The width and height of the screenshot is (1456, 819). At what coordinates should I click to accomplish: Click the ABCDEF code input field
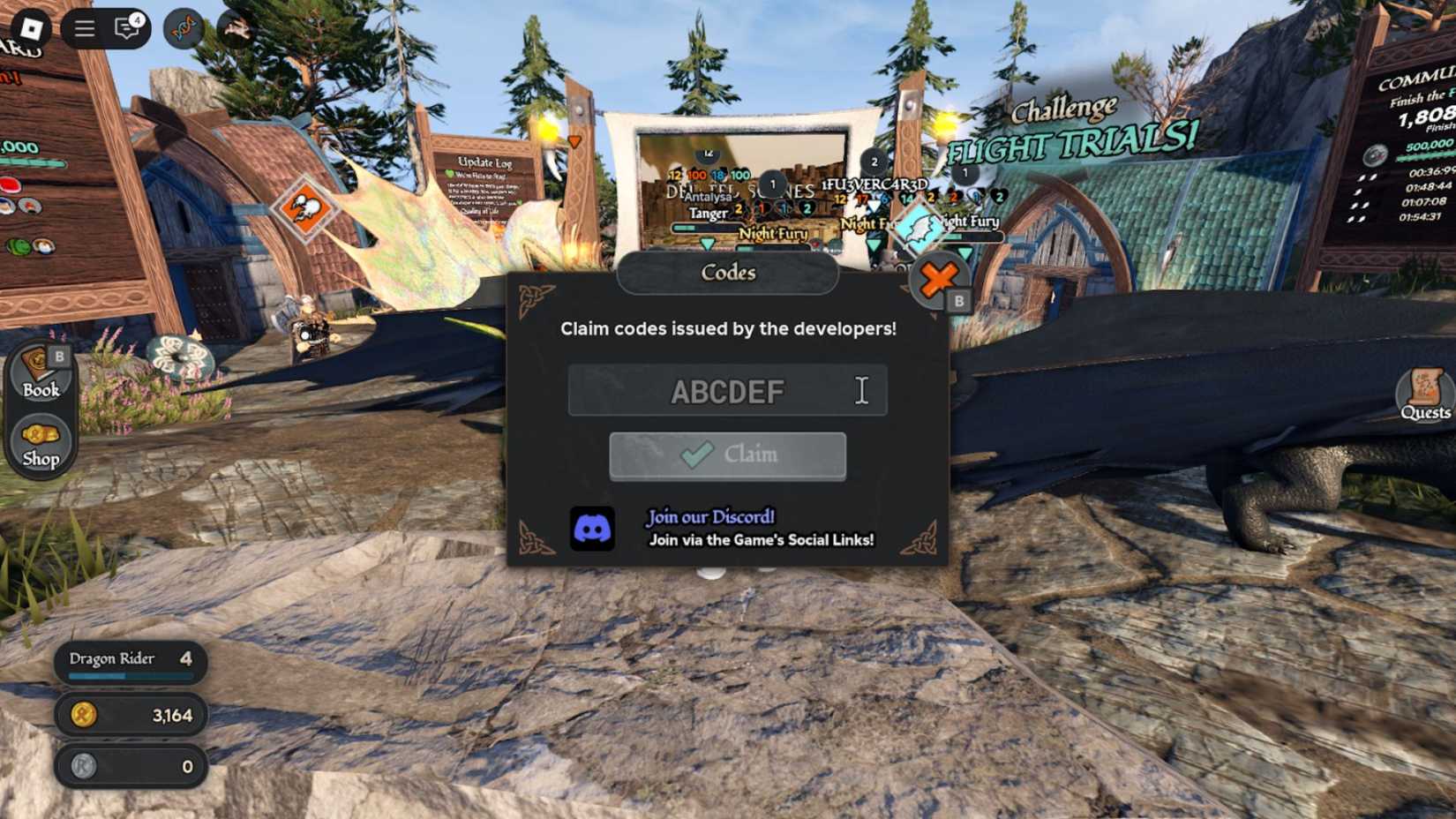tap(728, 389)
